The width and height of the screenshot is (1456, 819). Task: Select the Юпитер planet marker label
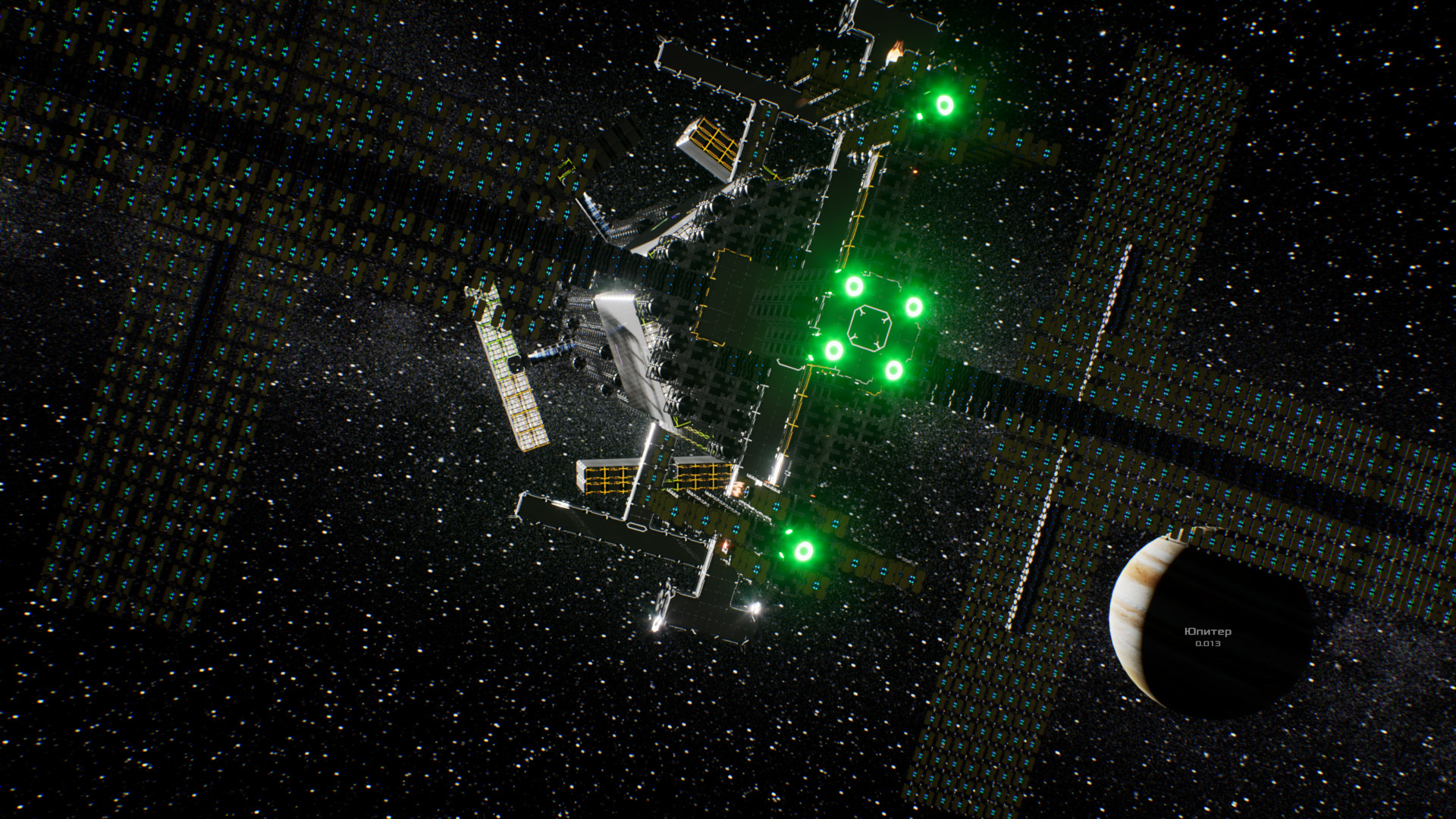(1208, 632)
